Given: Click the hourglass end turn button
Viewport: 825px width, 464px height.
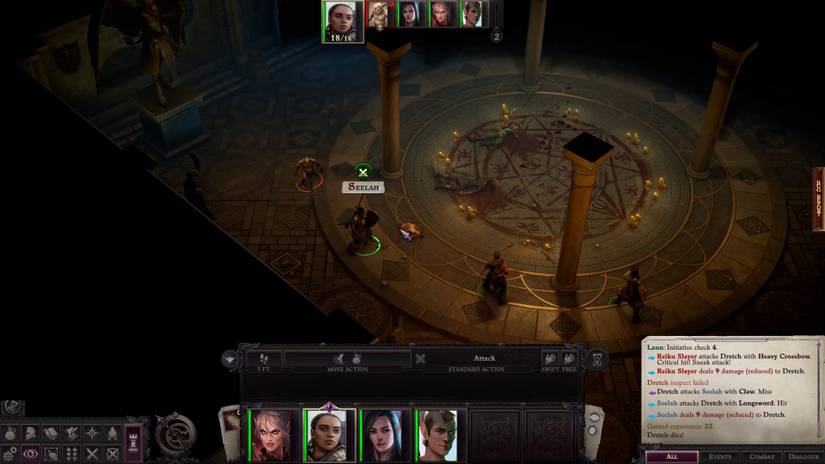Looking at the screenshot, I should click(597, 358).
